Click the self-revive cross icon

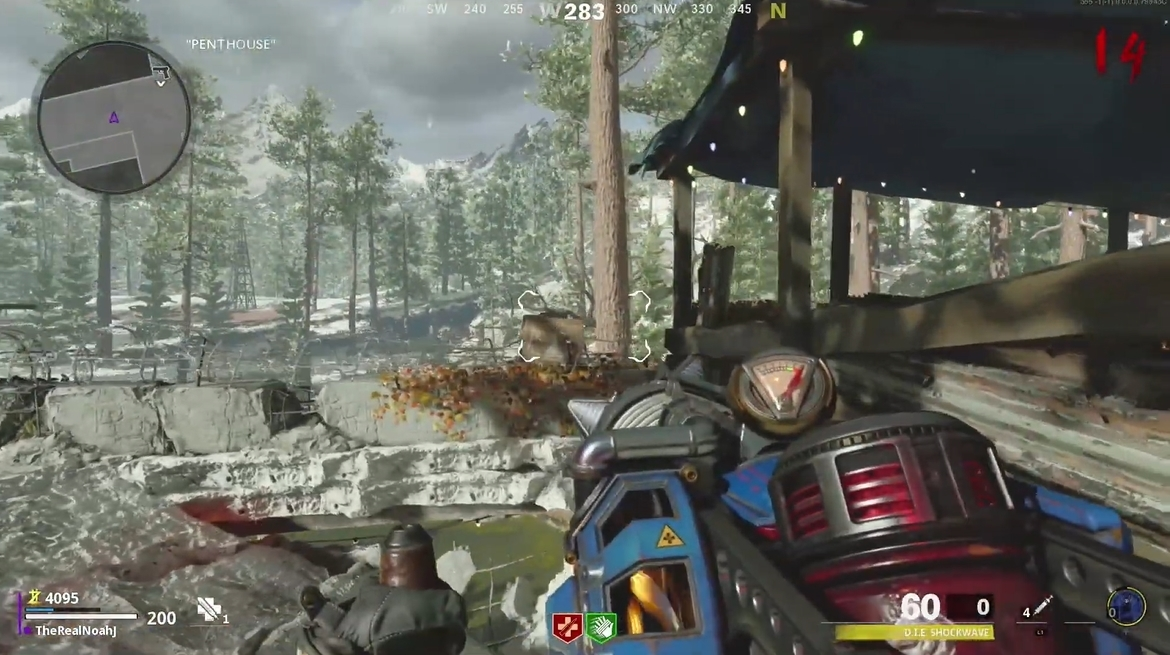209,609
